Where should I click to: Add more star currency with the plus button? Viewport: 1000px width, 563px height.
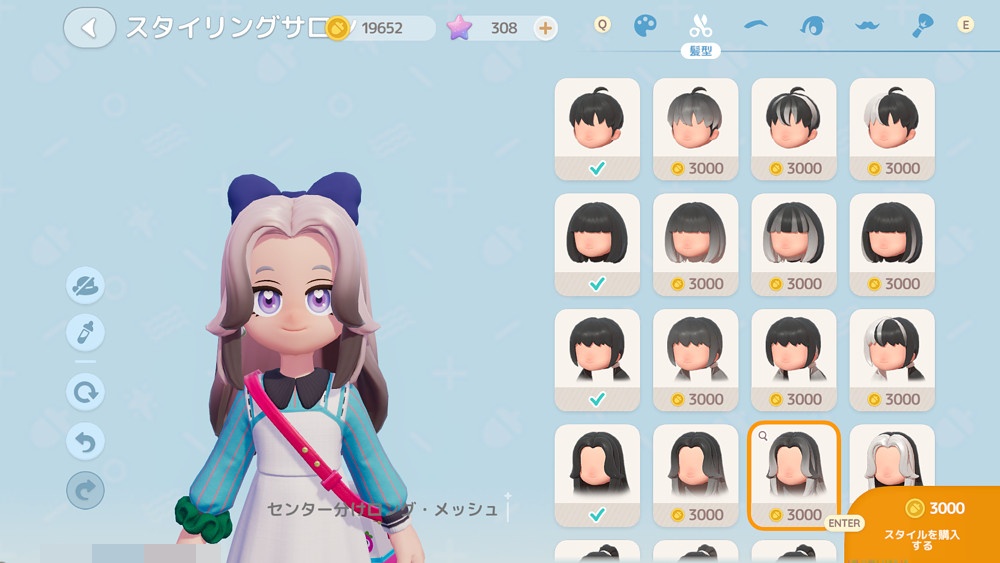click(x=545, y=28)
